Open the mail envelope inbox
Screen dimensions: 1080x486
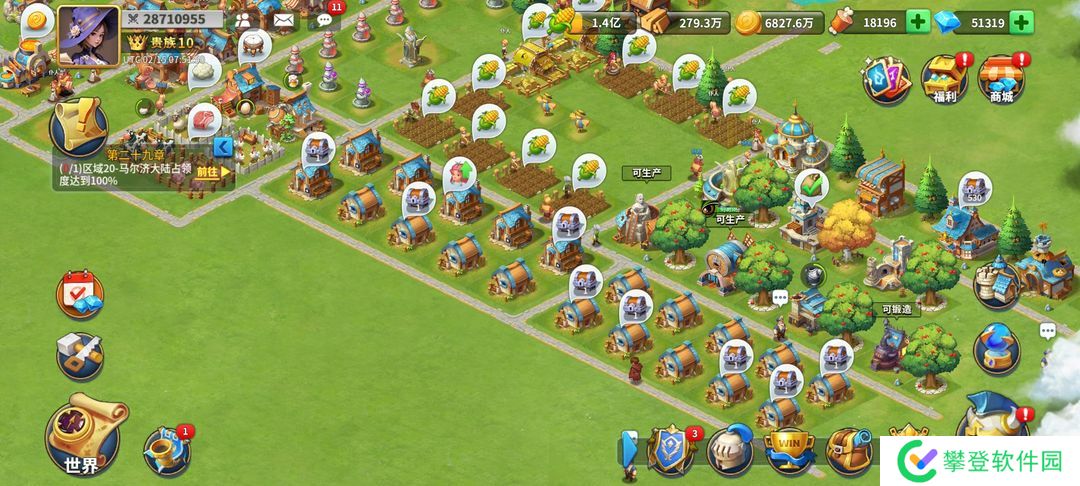(284, 19)
